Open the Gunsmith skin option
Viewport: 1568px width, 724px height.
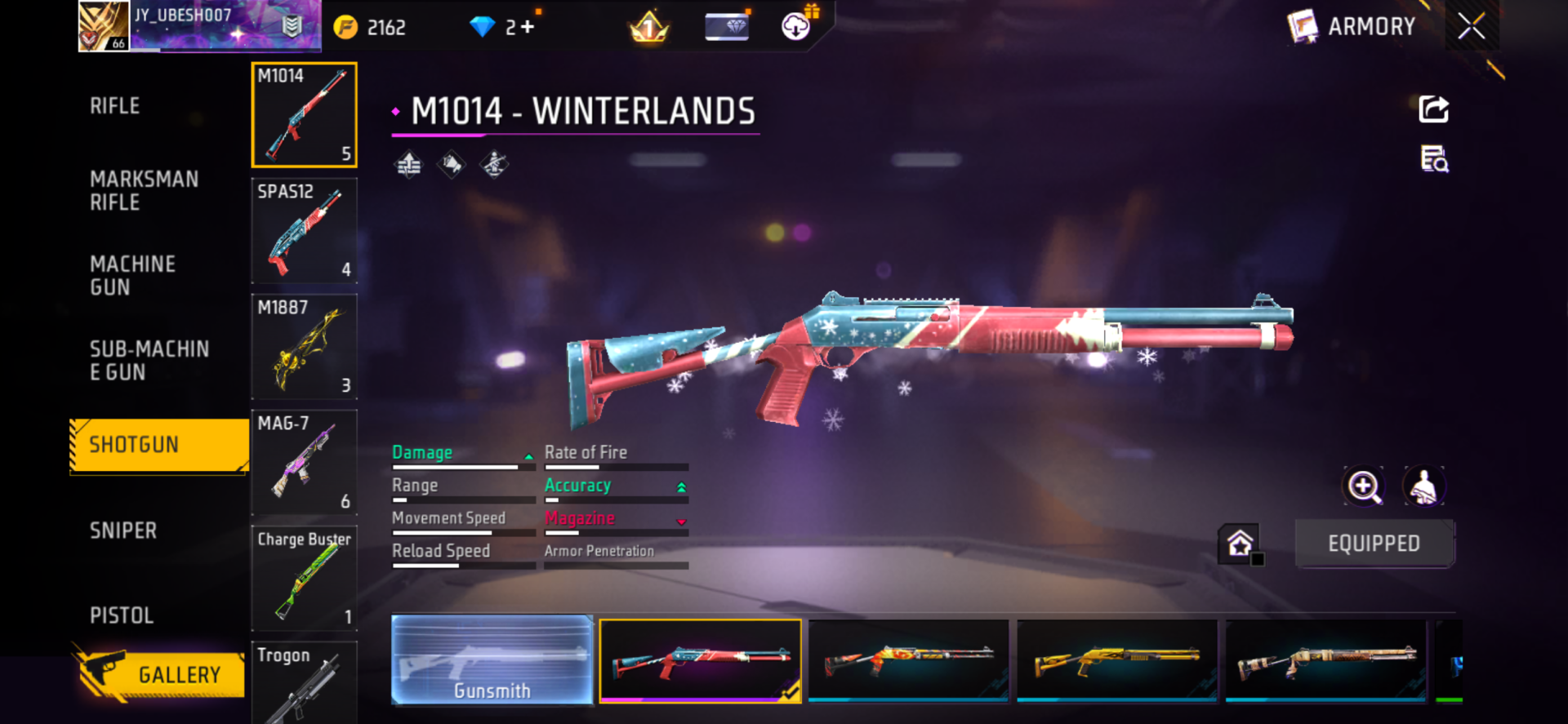(x=492, y=660)
